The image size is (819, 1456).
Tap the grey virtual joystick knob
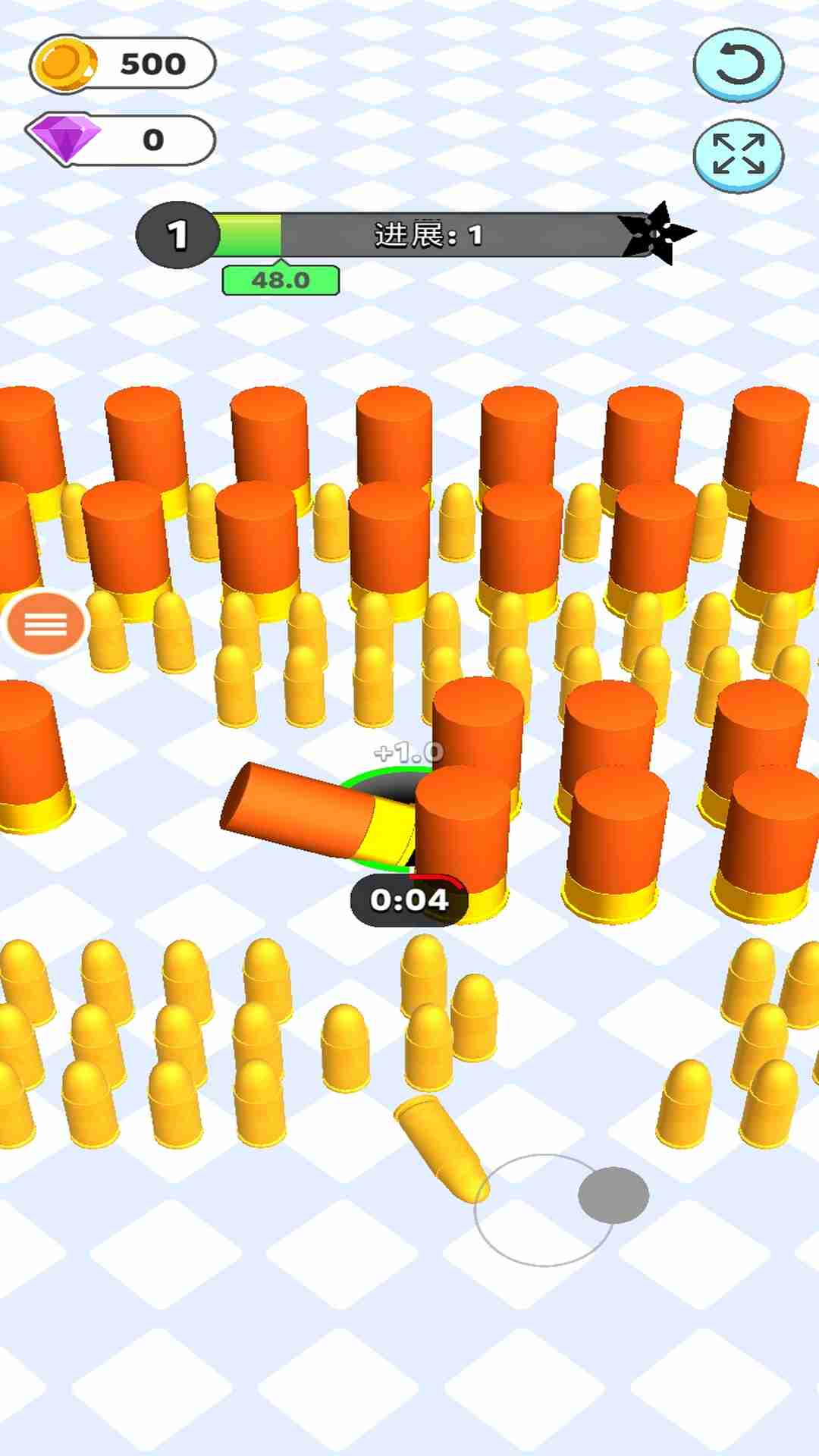pos(613,1195)
